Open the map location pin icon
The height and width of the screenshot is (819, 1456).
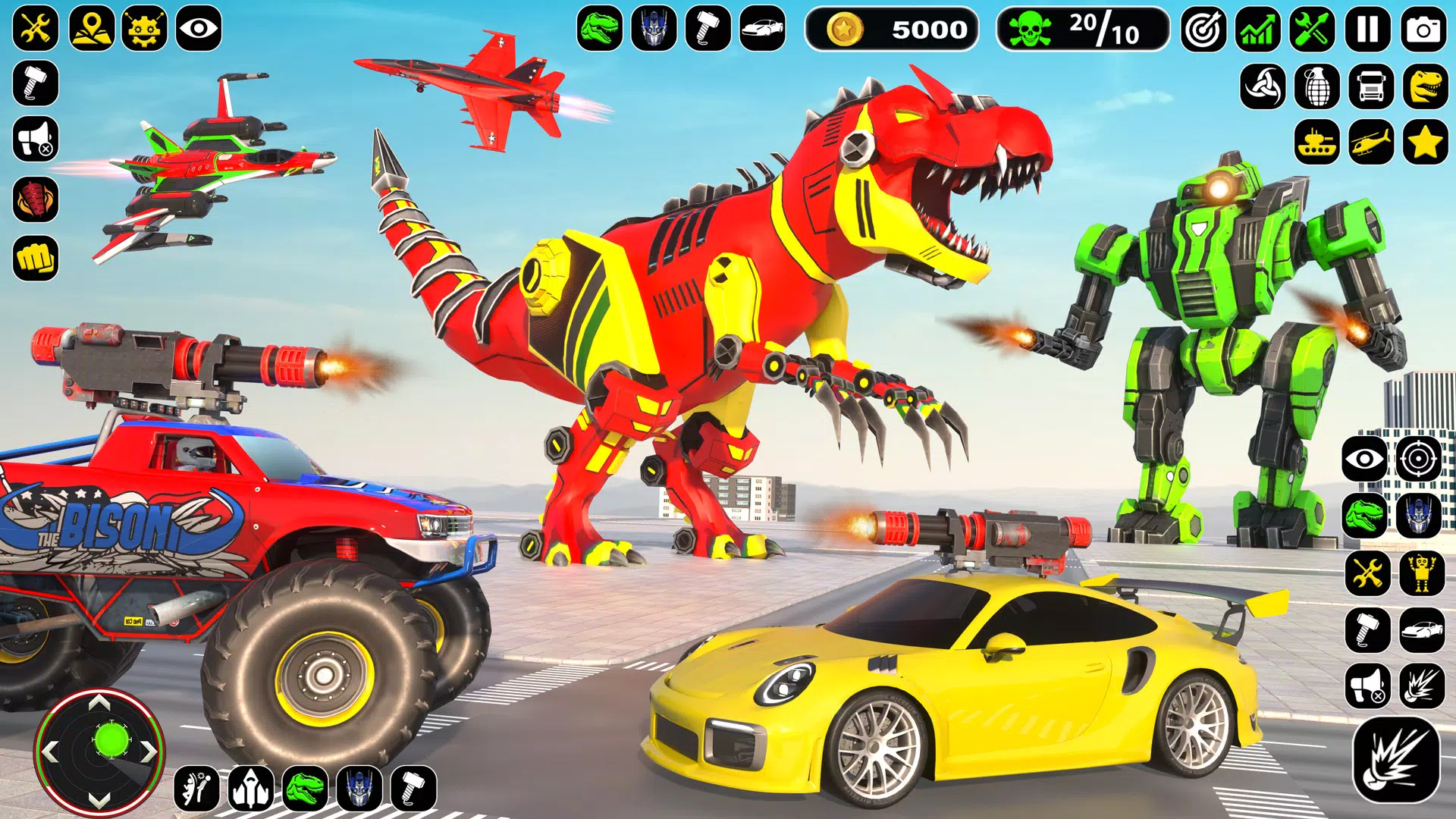coord(91,29)
